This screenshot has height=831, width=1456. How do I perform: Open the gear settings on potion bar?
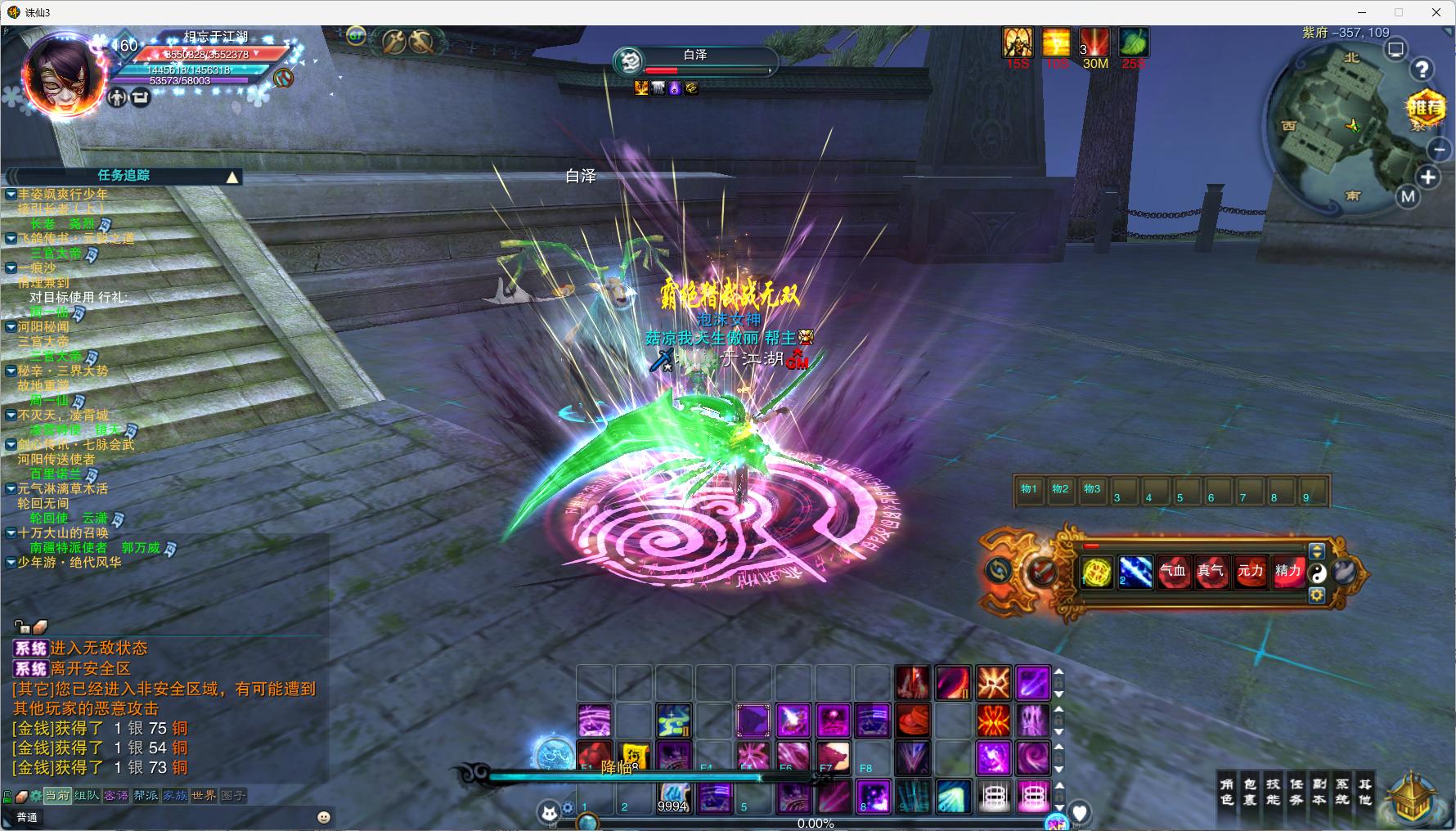click(x=1317, y=595)
